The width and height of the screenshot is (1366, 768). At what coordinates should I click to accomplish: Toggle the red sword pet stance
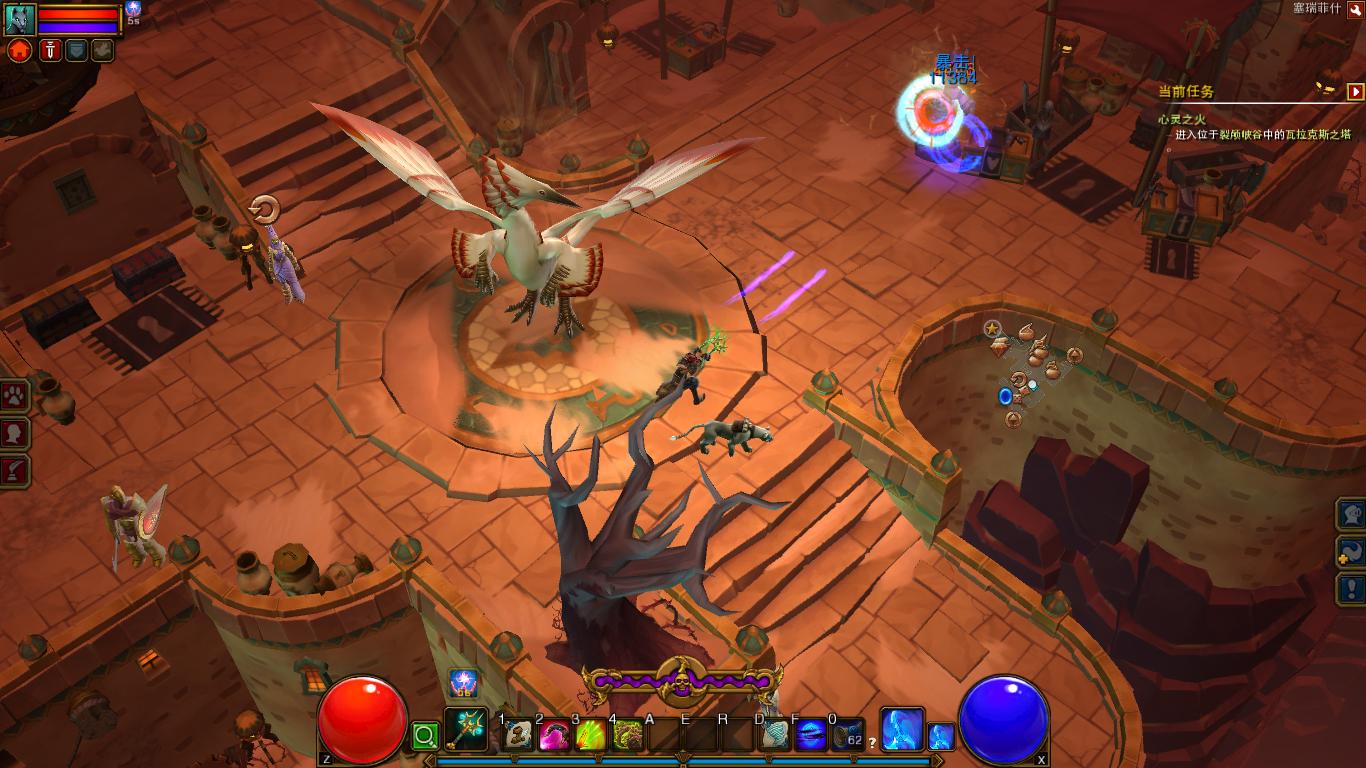click(x=50, y=50)
